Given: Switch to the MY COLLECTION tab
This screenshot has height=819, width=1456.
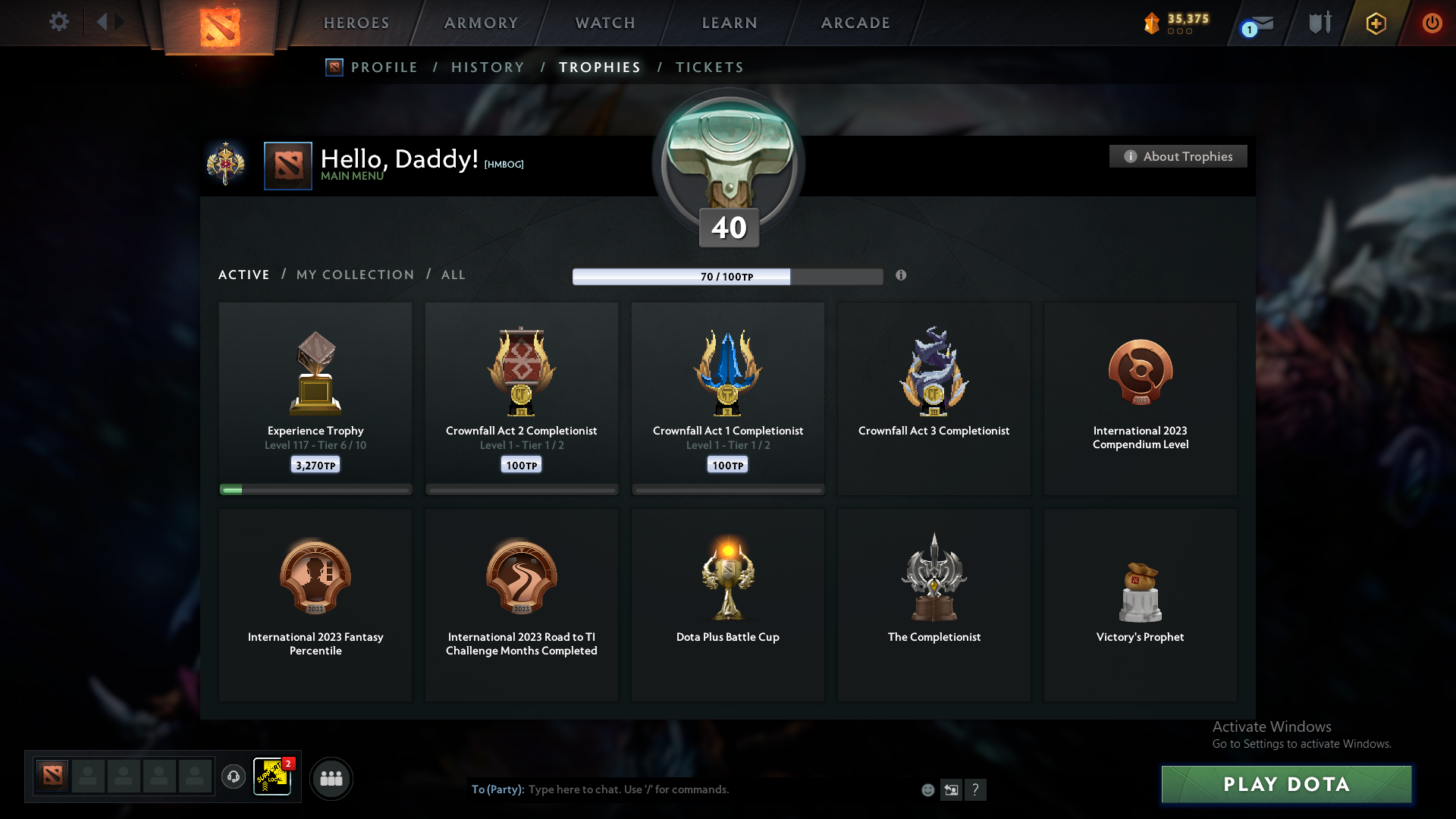Looking at the screenshot, I should click(x=354, y=275).
